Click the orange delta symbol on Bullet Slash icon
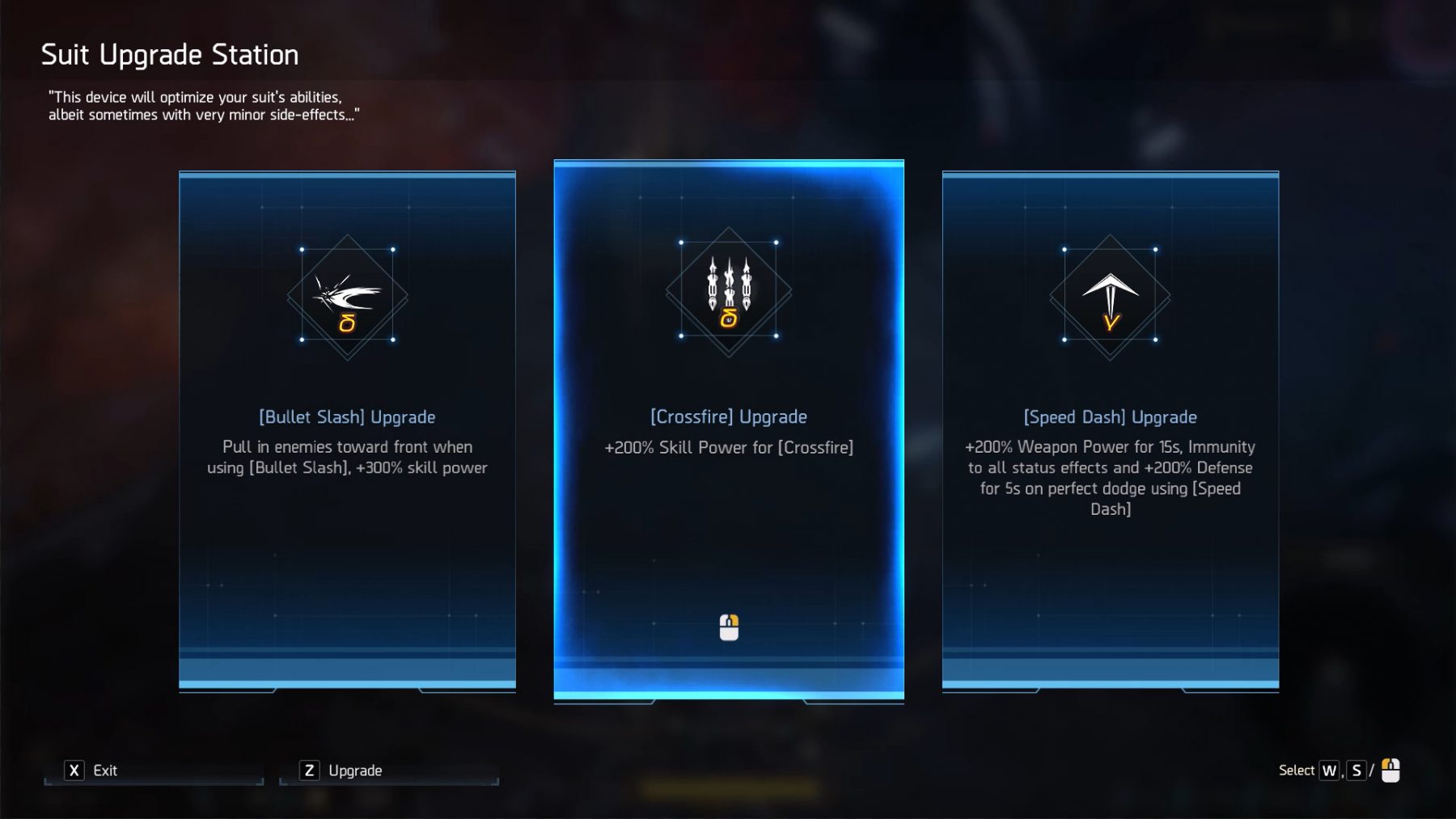 tap(345, 323)
